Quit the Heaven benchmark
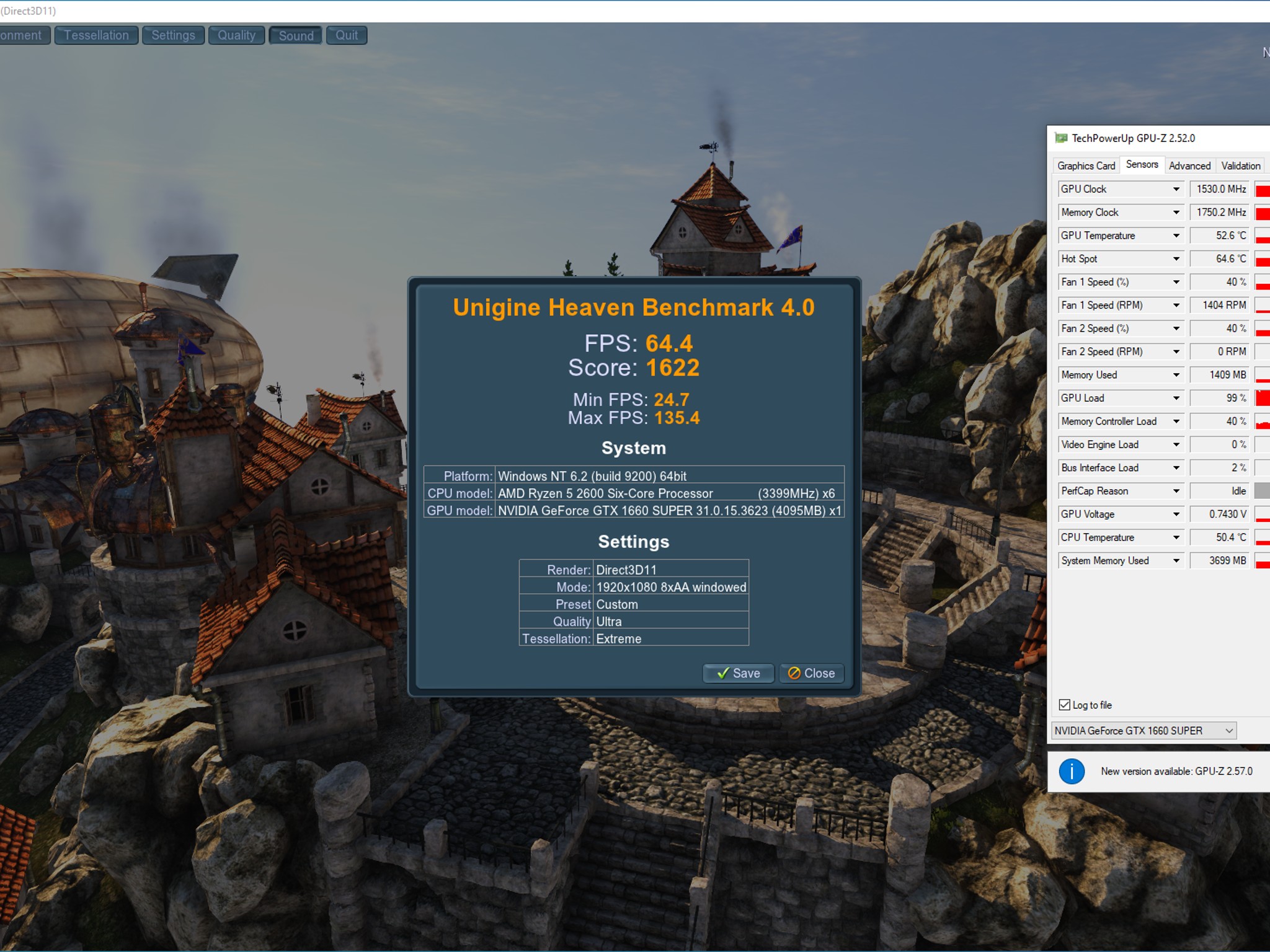 pos(347,35)
